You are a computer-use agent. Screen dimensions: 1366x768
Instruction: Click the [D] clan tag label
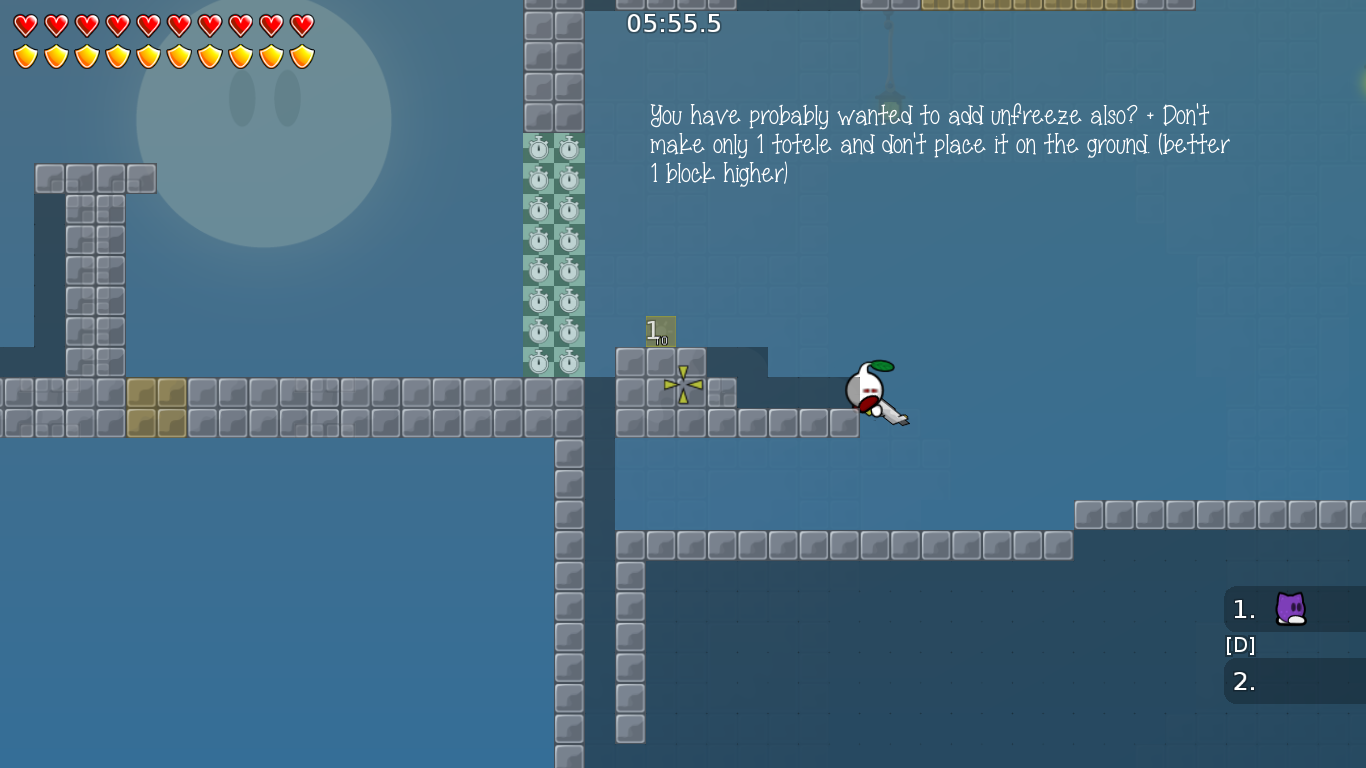point(1239,645)
